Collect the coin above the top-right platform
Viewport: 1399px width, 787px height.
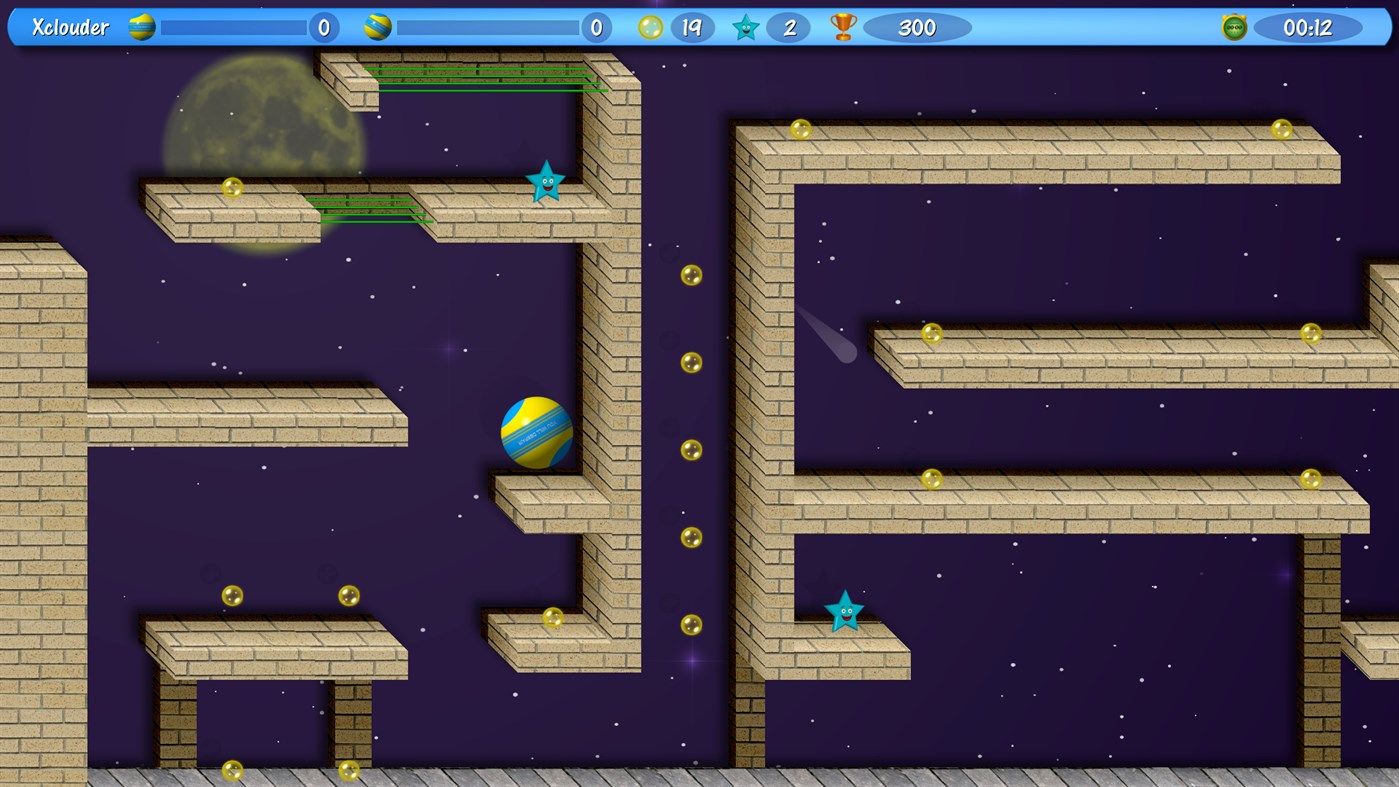[801, 127]
